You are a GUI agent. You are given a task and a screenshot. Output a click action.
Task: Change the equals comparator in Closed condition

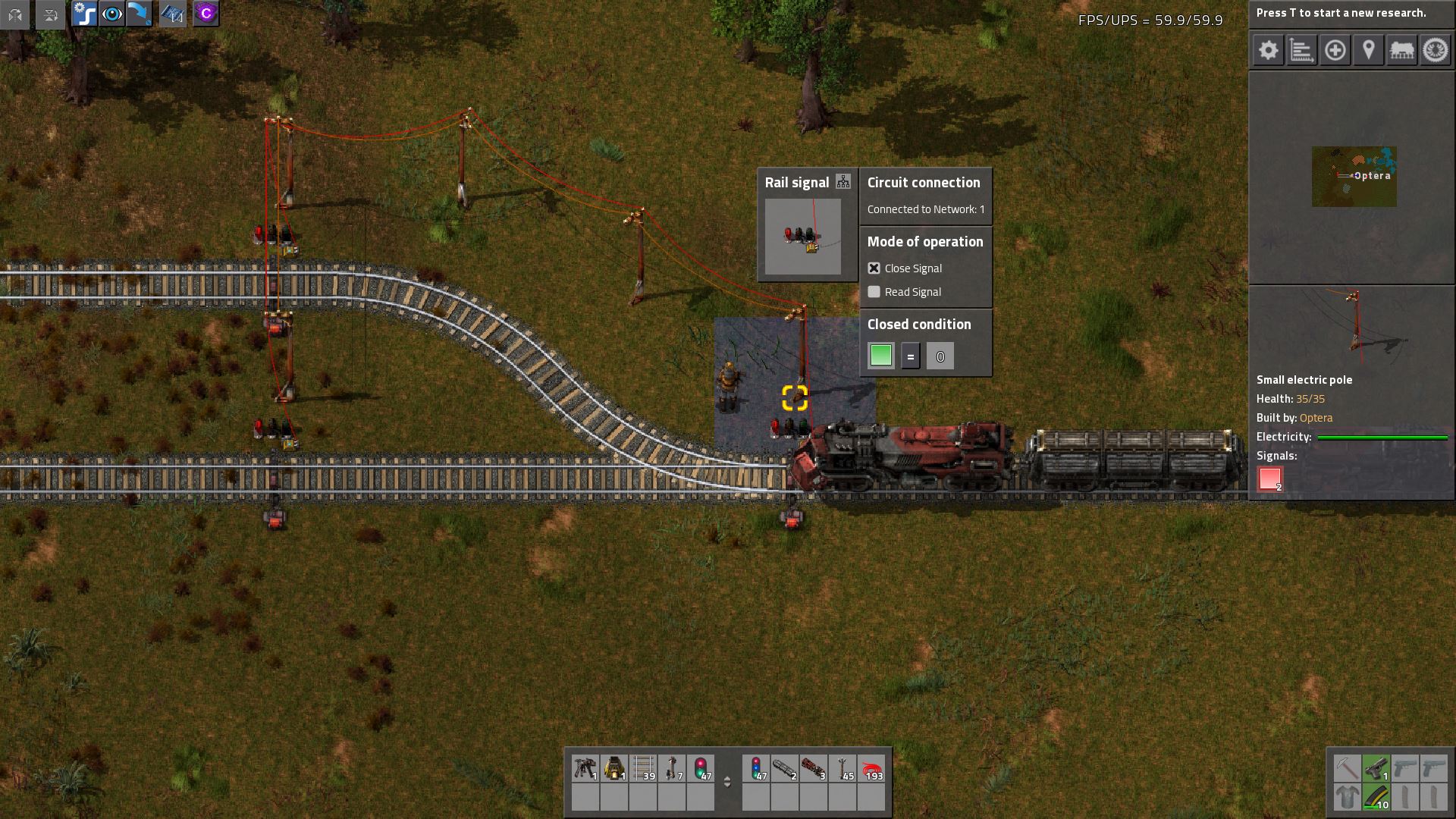[x=910, y=356]
